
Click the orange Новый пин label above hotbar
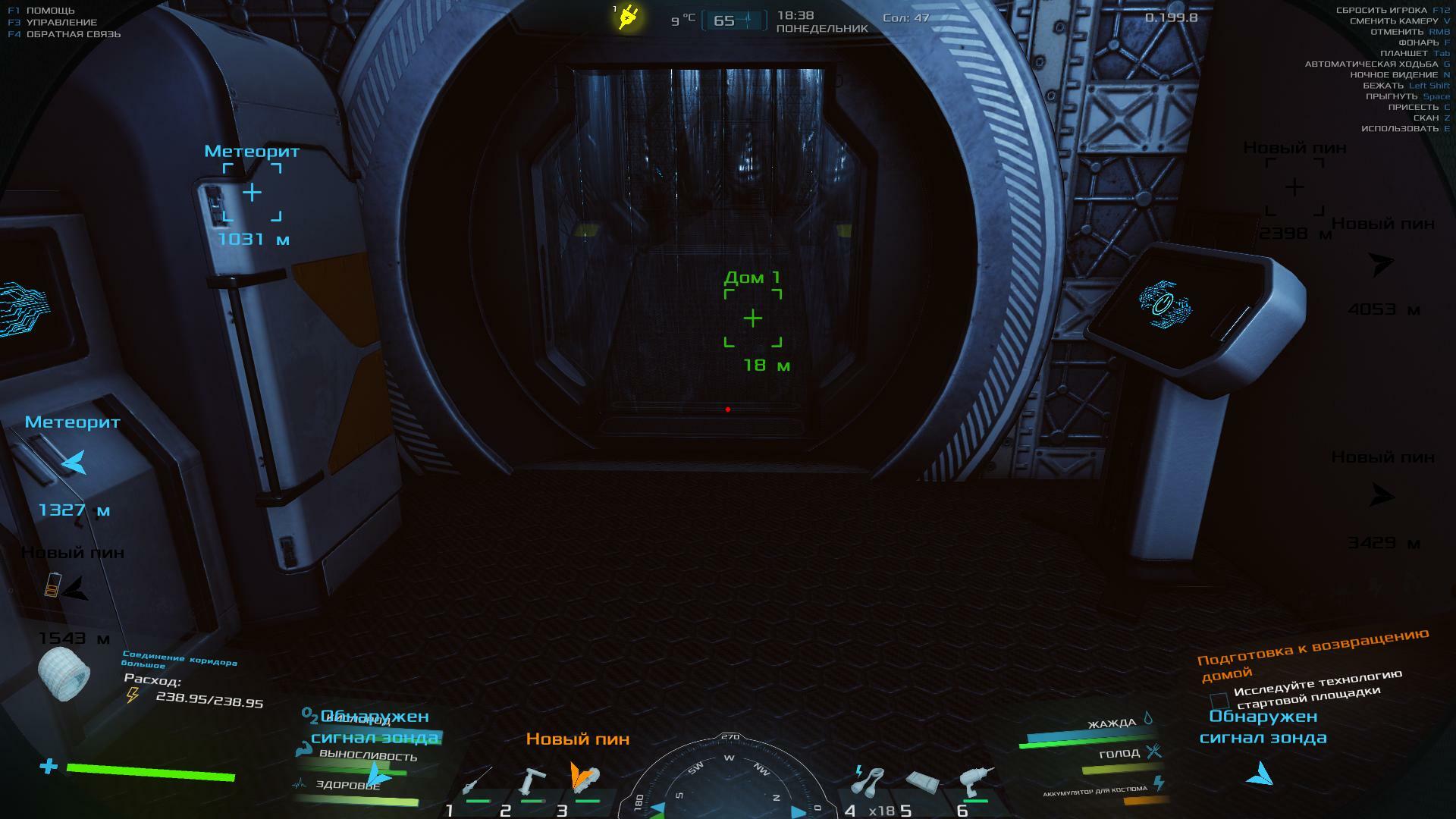coord(578,739)
